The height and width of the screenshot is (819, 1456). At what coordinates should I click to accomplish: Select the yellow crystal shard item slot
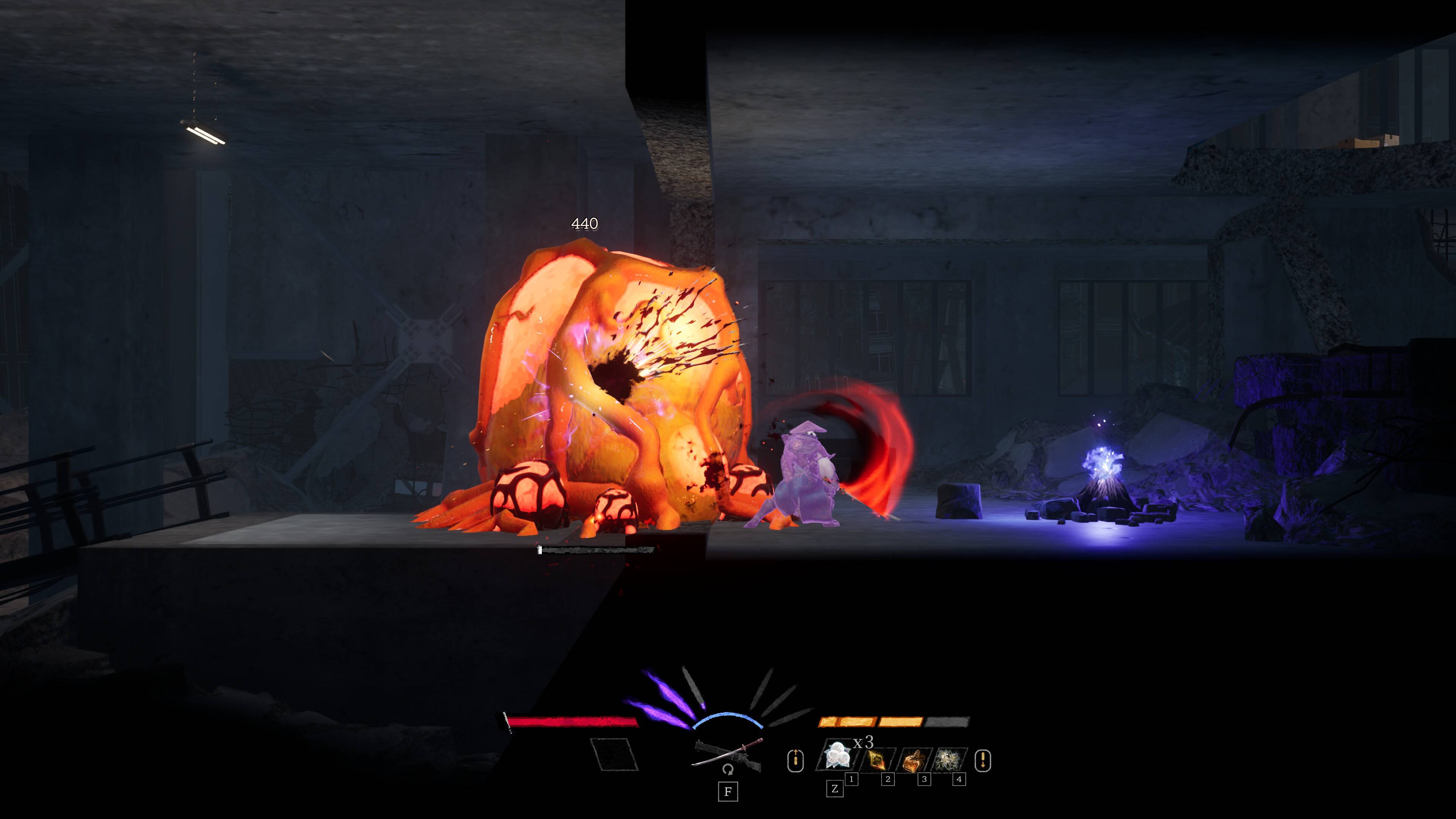879,759
